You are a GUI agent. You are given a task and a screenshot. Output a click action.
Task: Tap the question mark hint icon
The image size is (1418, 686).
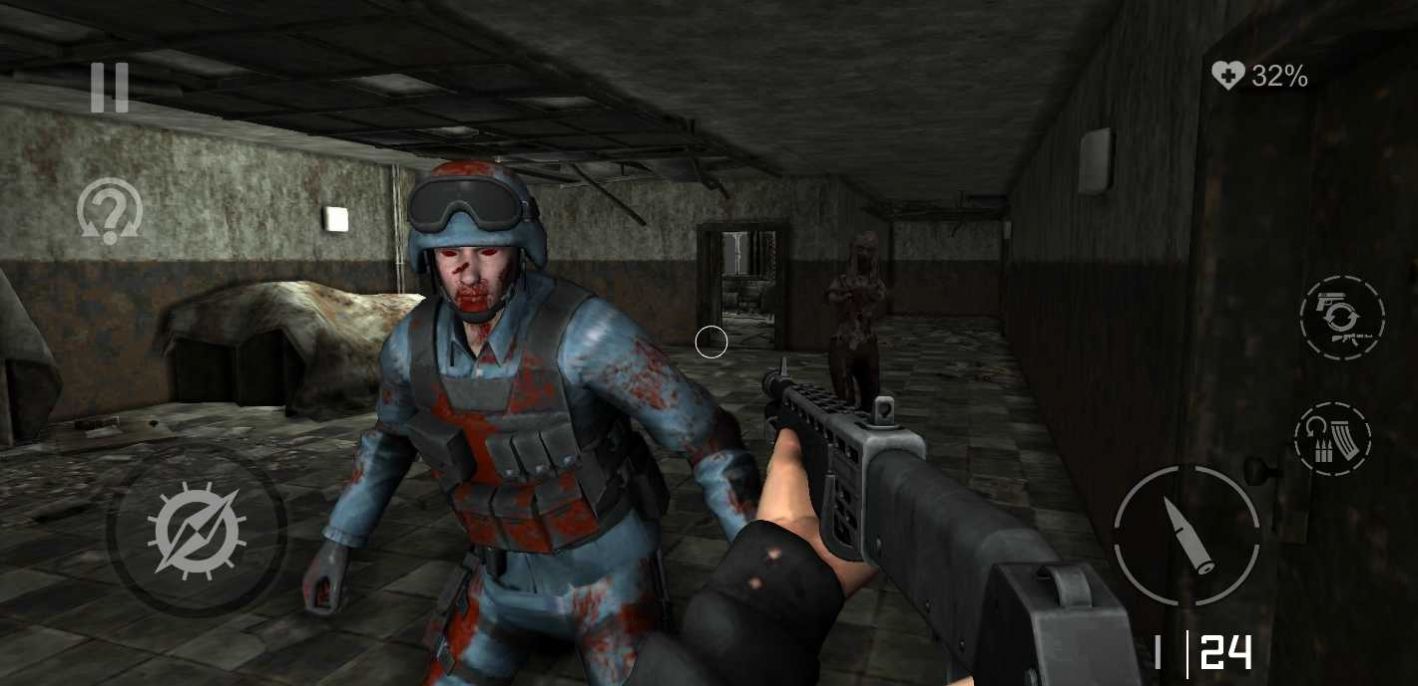point(110,211)
